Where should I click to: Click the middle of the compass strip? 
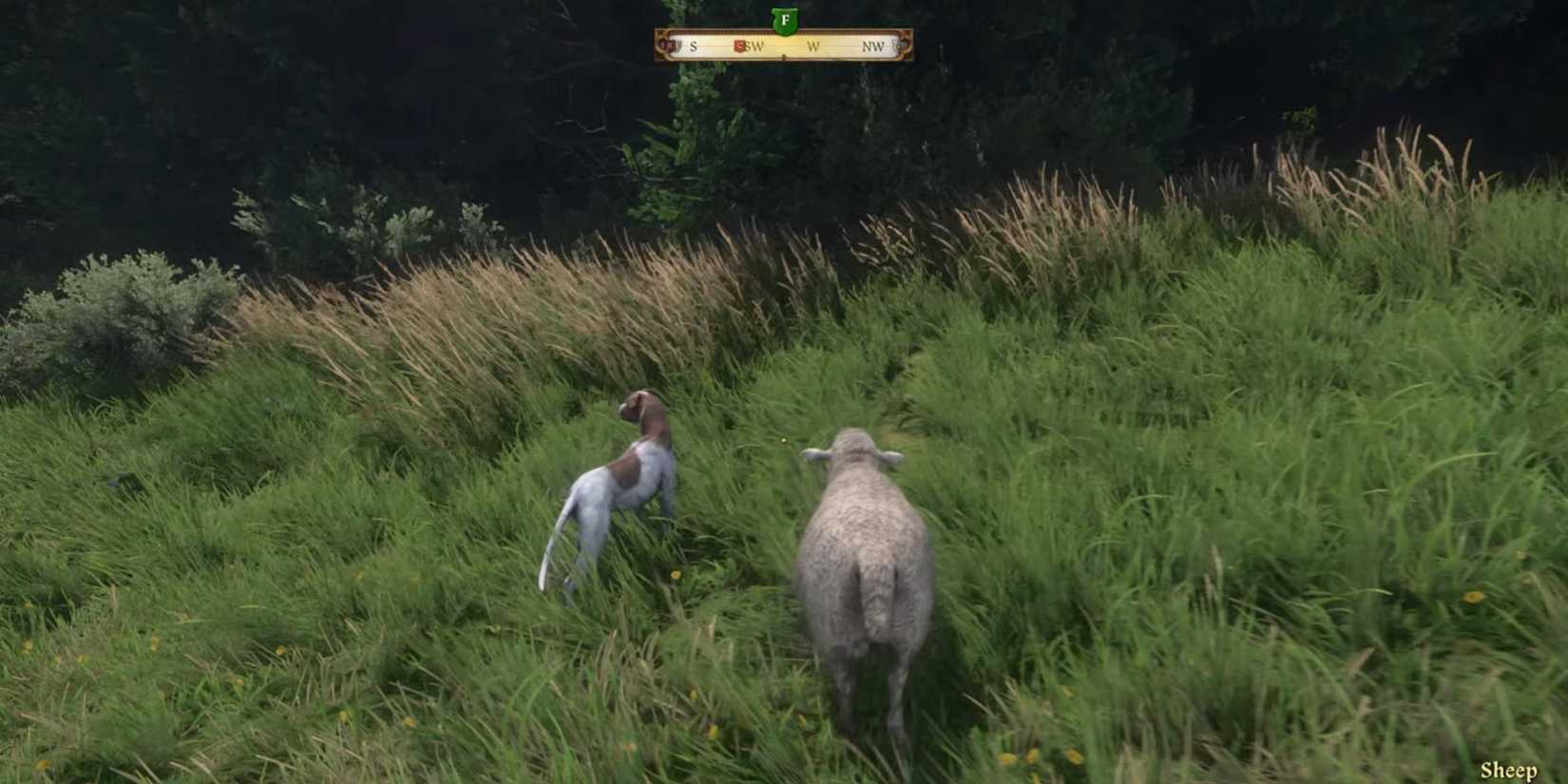coord(784,46)
